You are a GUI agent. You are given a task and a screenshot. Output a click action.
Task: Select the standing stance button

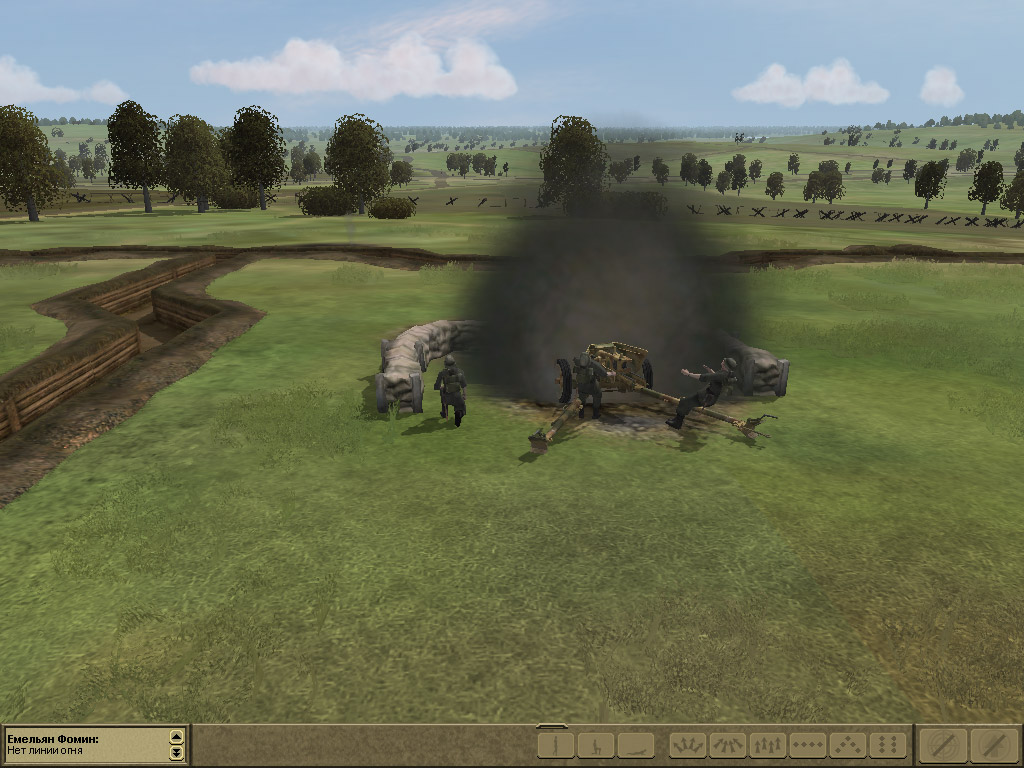(555, 745)
